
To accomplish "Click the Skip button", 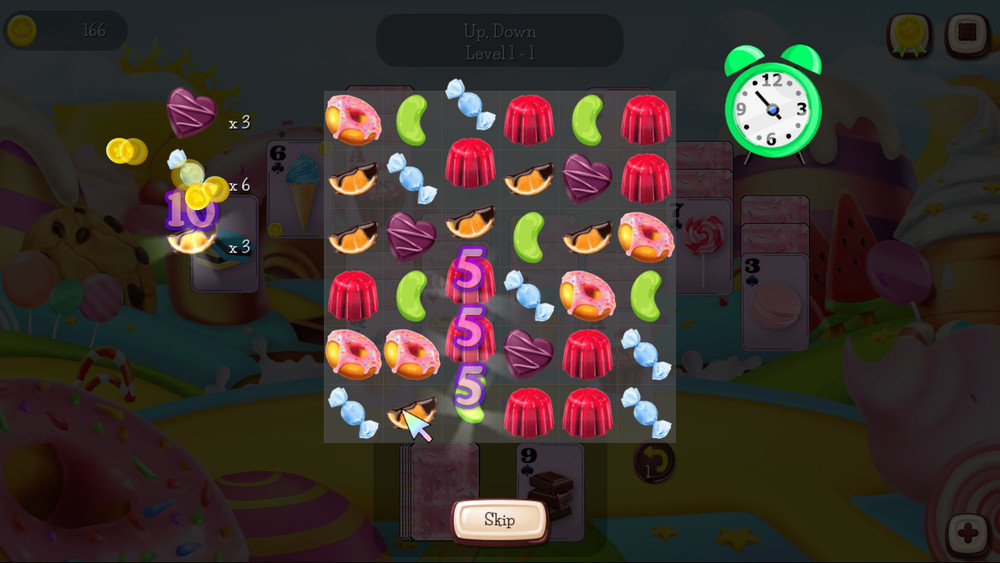I will [x=499, y=520].
